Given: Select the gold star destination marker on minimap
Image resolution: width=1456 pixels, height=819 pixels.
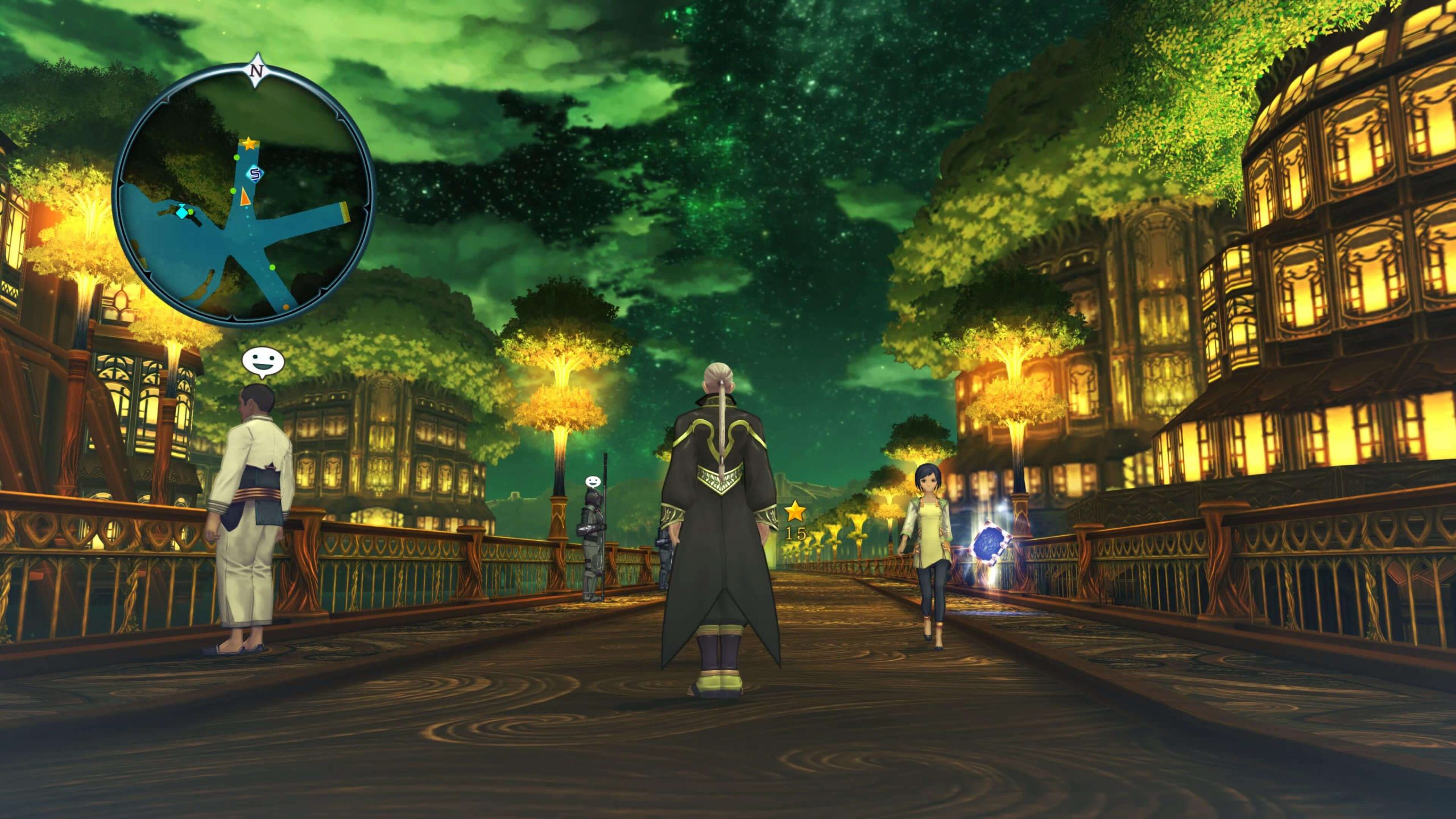Looking at the screenshot, I should point(250,144).
